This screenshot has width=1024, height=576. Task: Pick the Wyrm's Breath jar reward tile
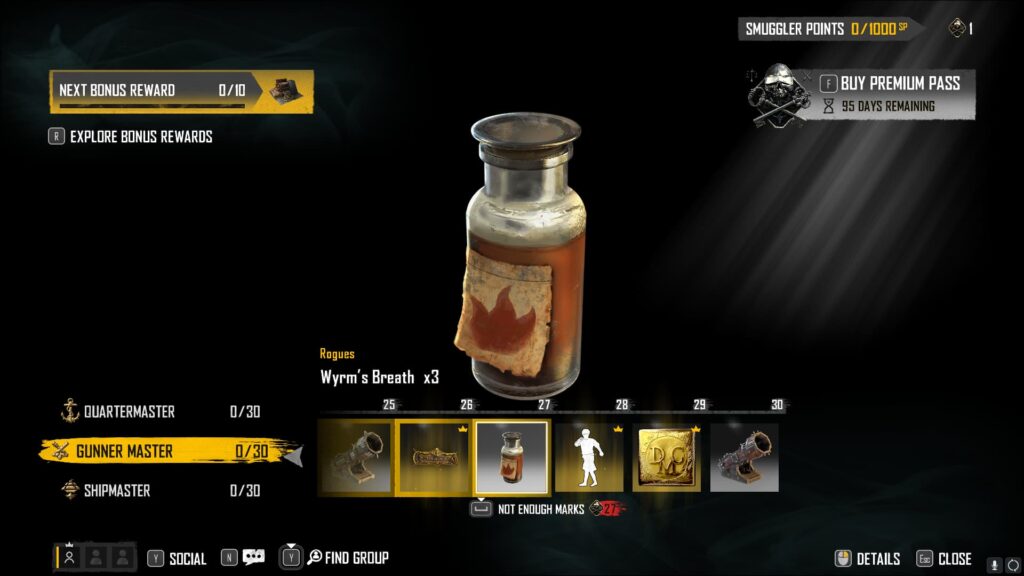pyautogui.click(x=512, y=457)
